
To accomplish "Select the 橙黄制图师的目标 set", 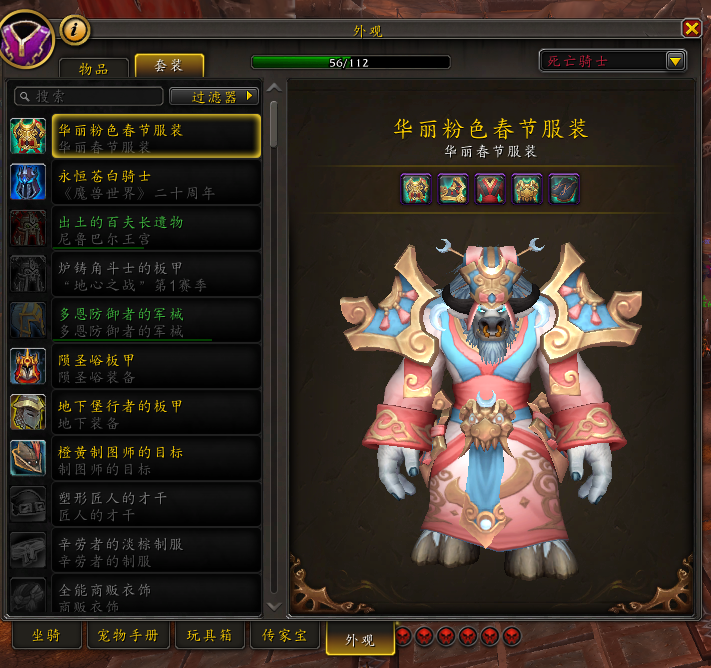I will coord(135,459).
